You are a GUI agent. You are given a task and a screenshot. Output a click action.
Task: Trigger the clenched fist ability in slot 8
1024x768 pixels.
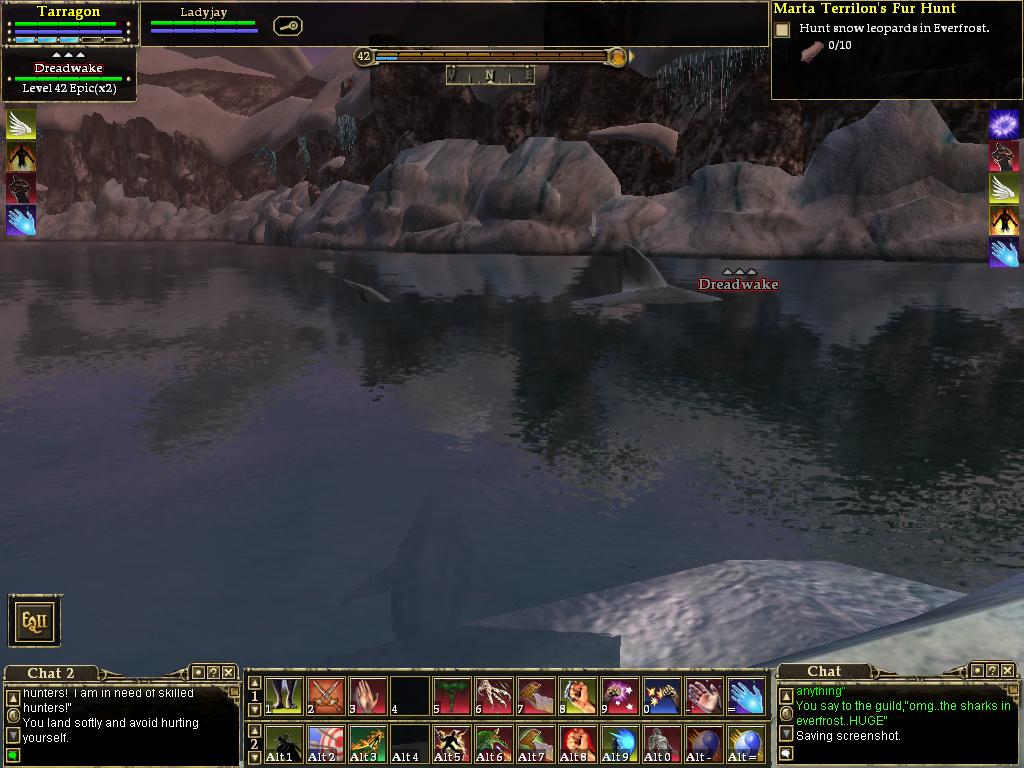pyautogui.click(x=578, y=696)
